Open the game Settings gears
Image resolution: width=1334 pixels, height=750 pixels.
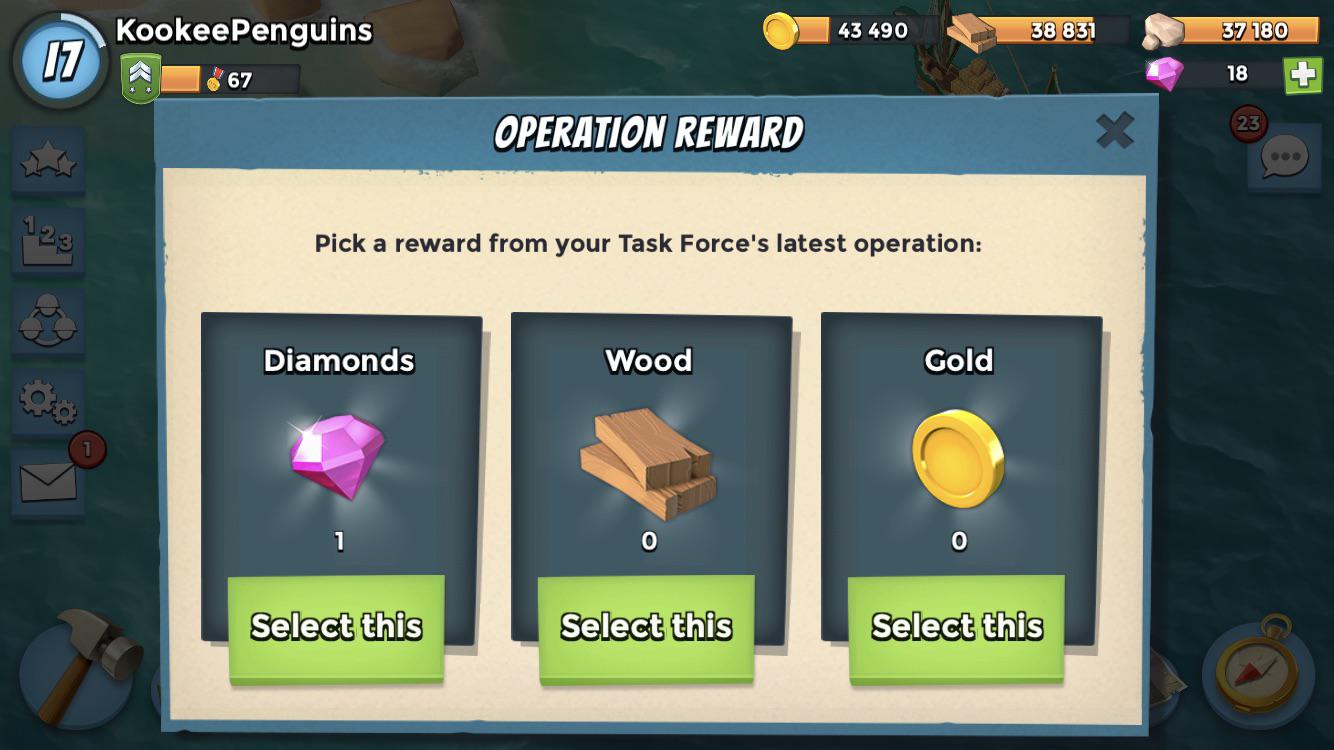(47, 399)
